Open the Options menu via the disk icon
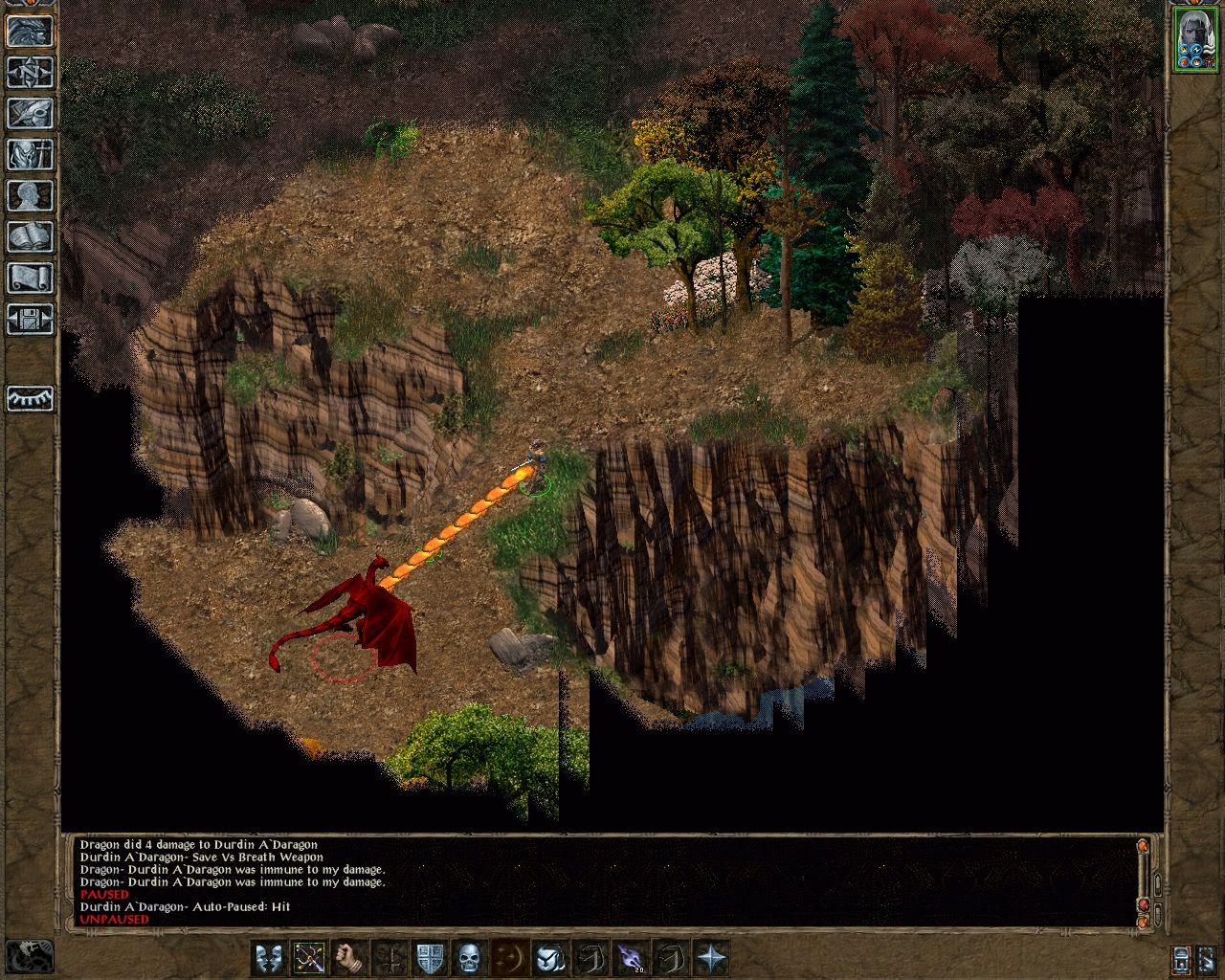This screenshot has width=1225, height=980. [x=29, y=318]
